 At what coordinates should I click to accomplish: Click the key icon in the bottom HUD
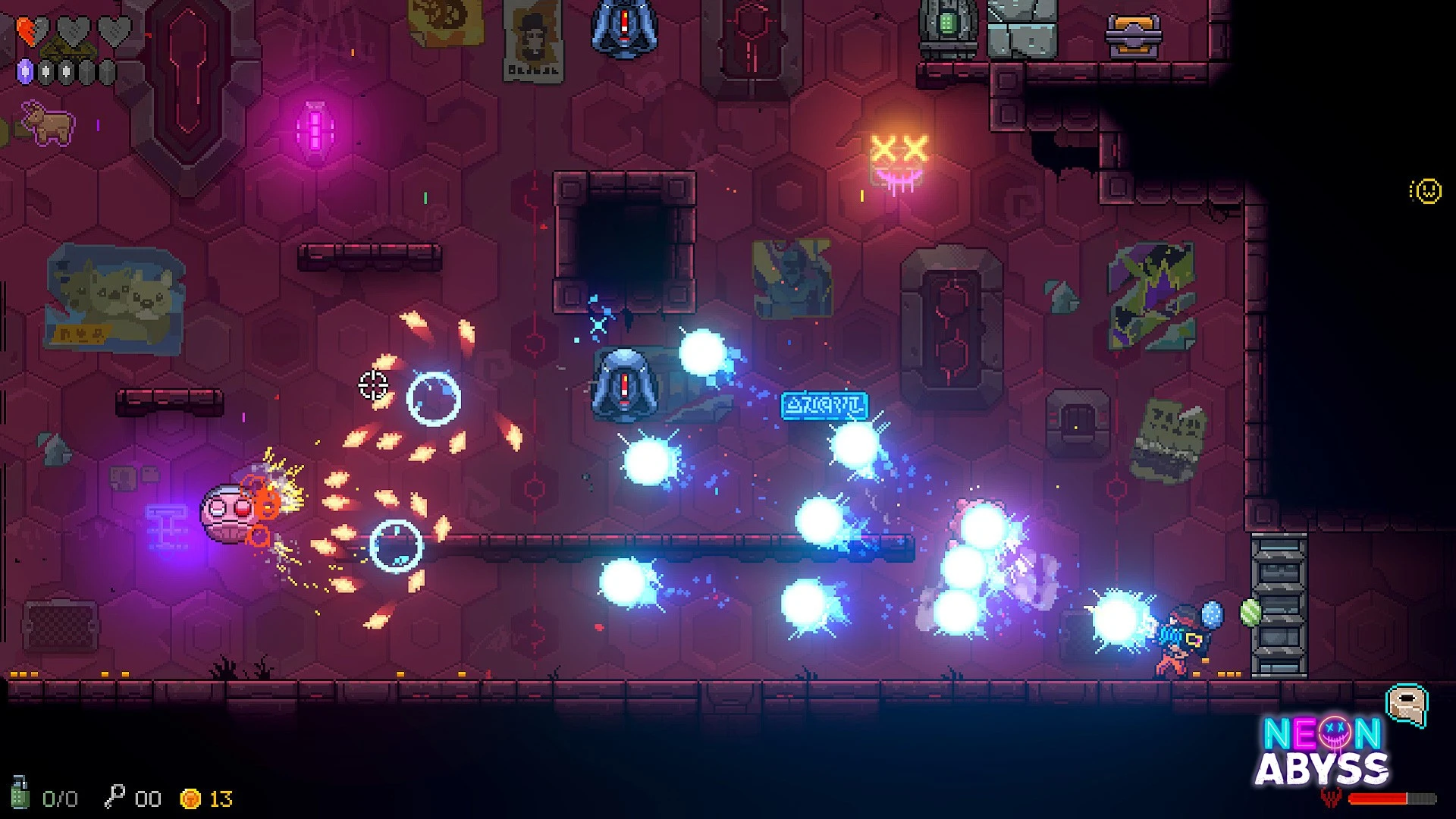pyautogui.click(x=115, y=797)
